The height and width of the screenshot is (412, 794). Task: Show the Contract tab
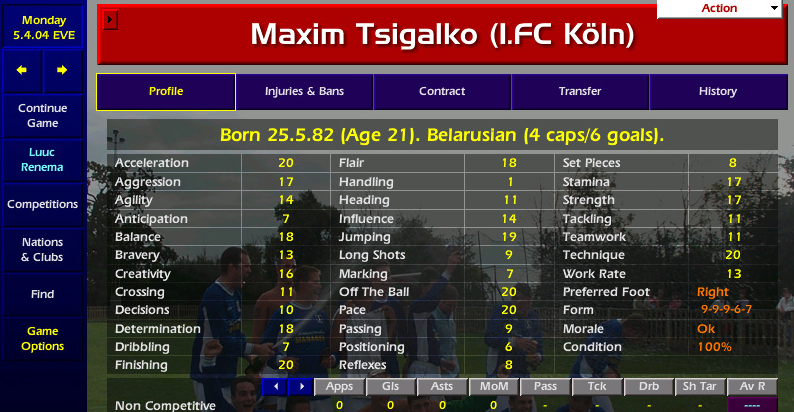pyautogui.click(x=442, y=92)
